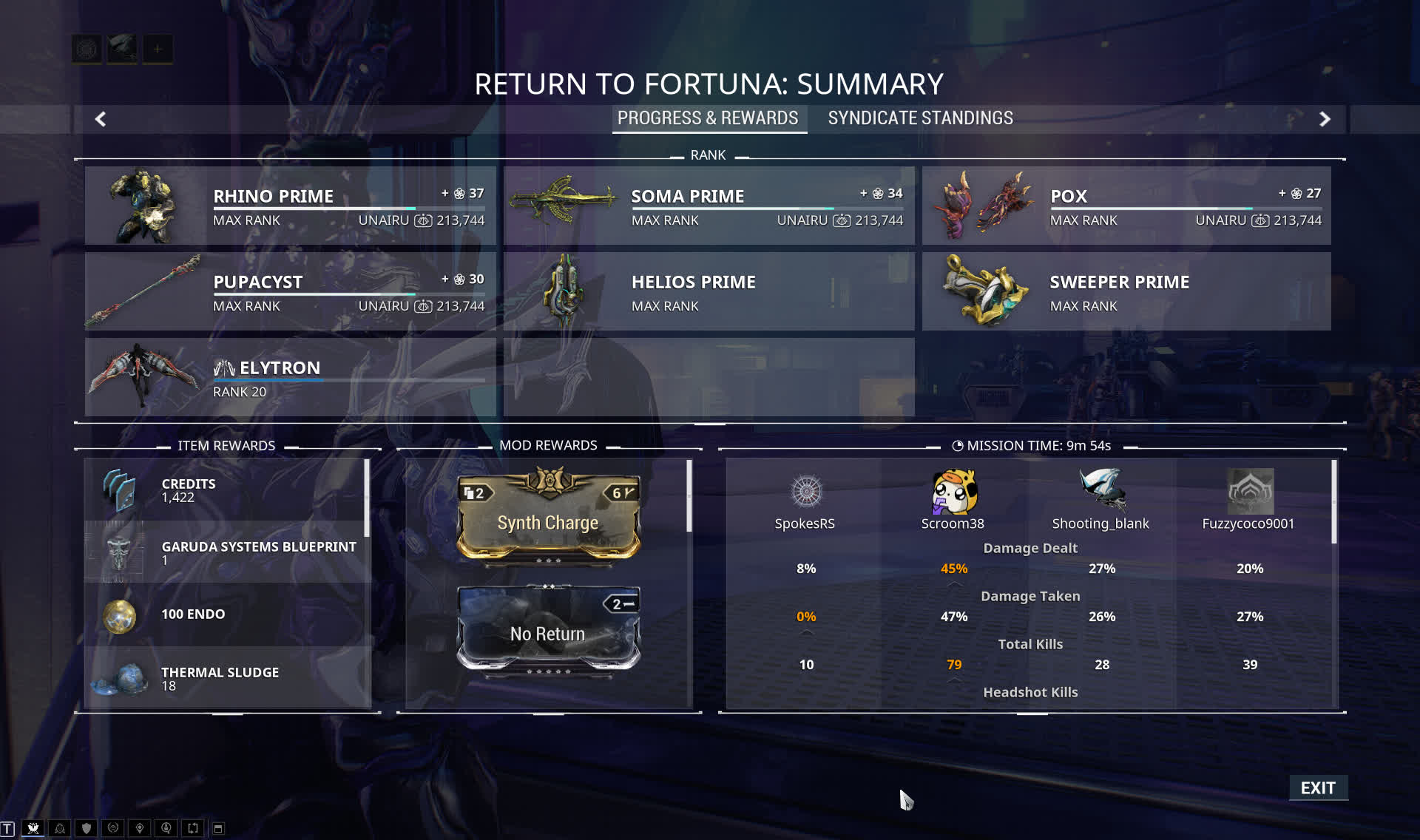The width and height of the screenshot is (1420, 840).
Task: Select the Rhino Prime rank entry
Action: pyautogui.click(x=290, y=206)
